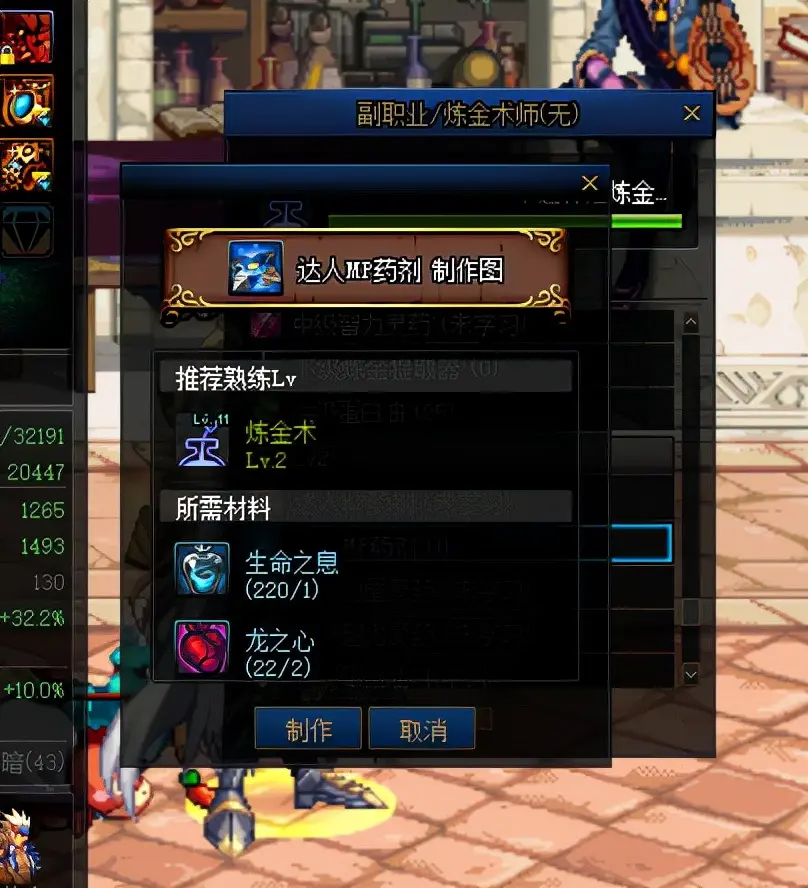Cancel crafting with the 取消 button
The width and height of the screenshot is (808, 888).
click(x=422, y=729)
